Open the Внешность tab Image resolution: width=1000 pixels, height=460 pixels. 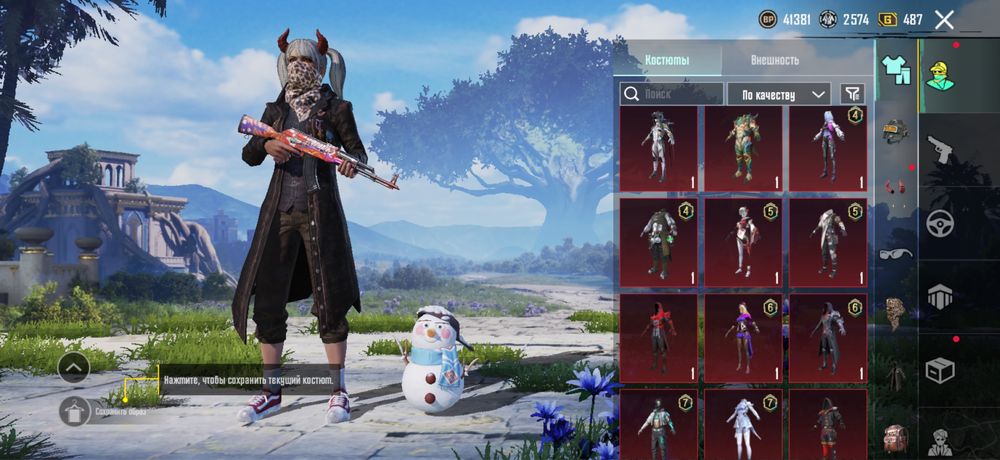click(x=775, y=60)
